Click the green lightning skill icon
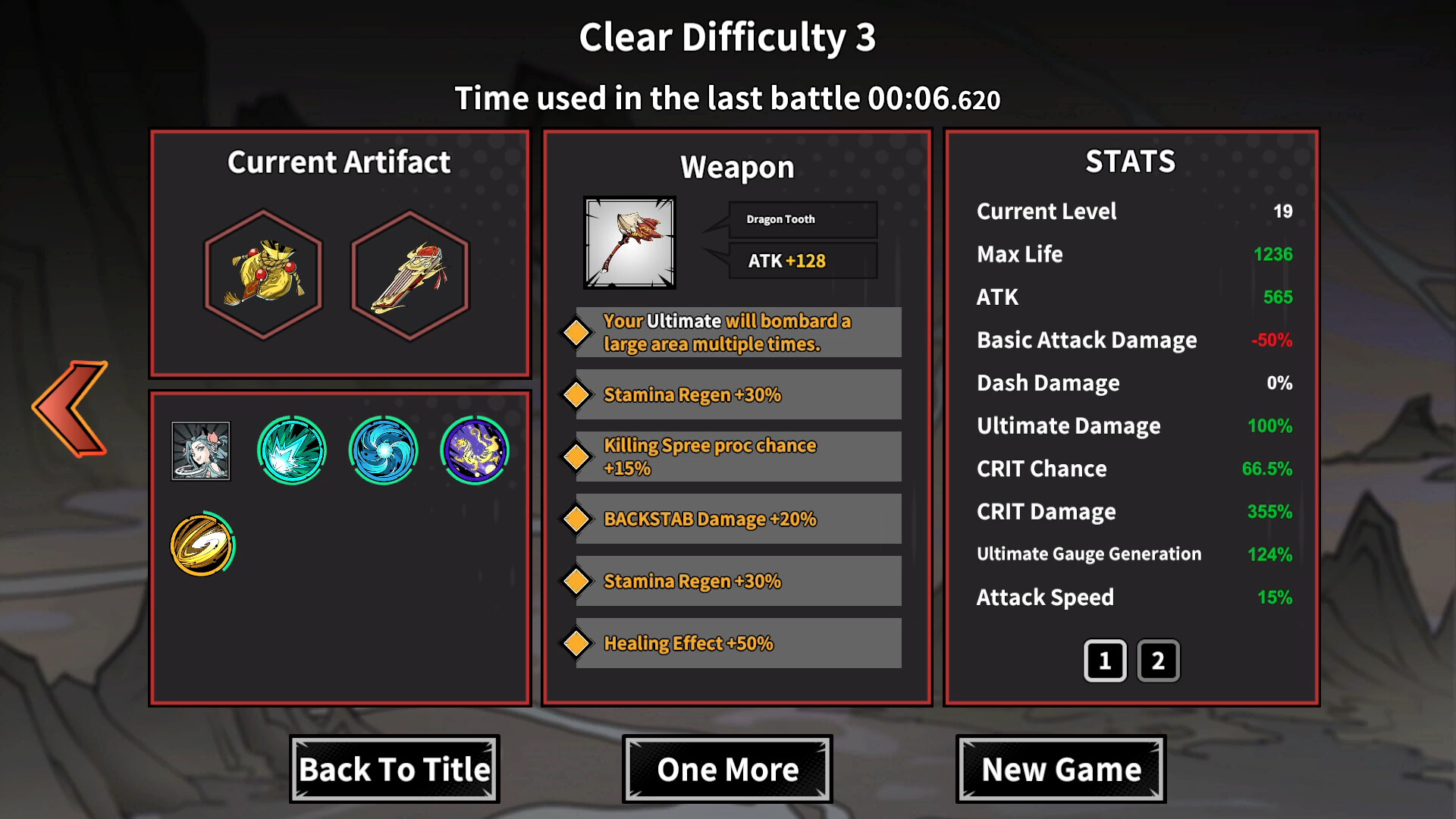Image resolution: width=1456 pixels, height=819 pixels. [x=291, y=450]
